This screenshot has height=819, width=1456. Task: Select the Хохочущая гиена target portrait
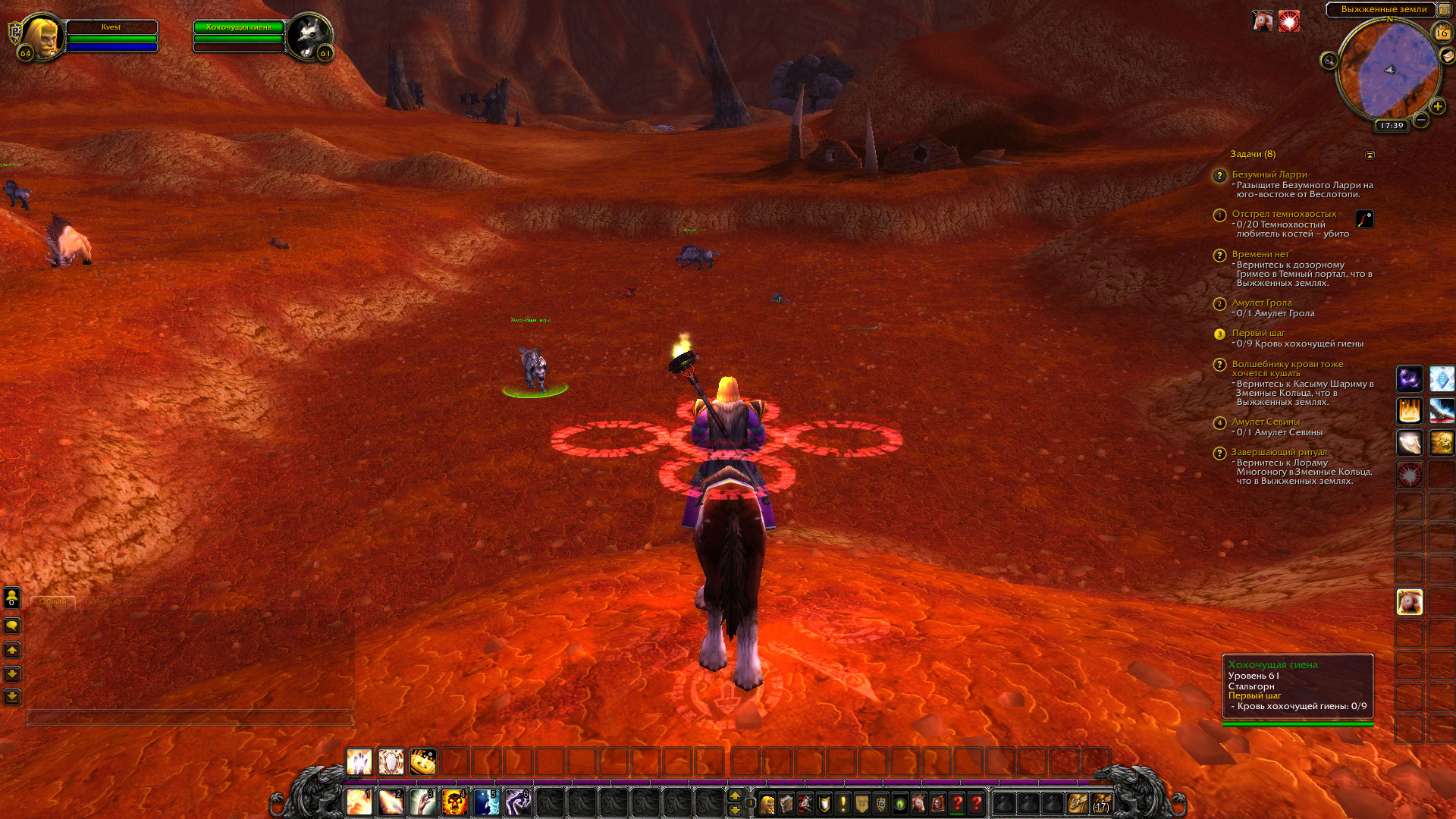308,36
